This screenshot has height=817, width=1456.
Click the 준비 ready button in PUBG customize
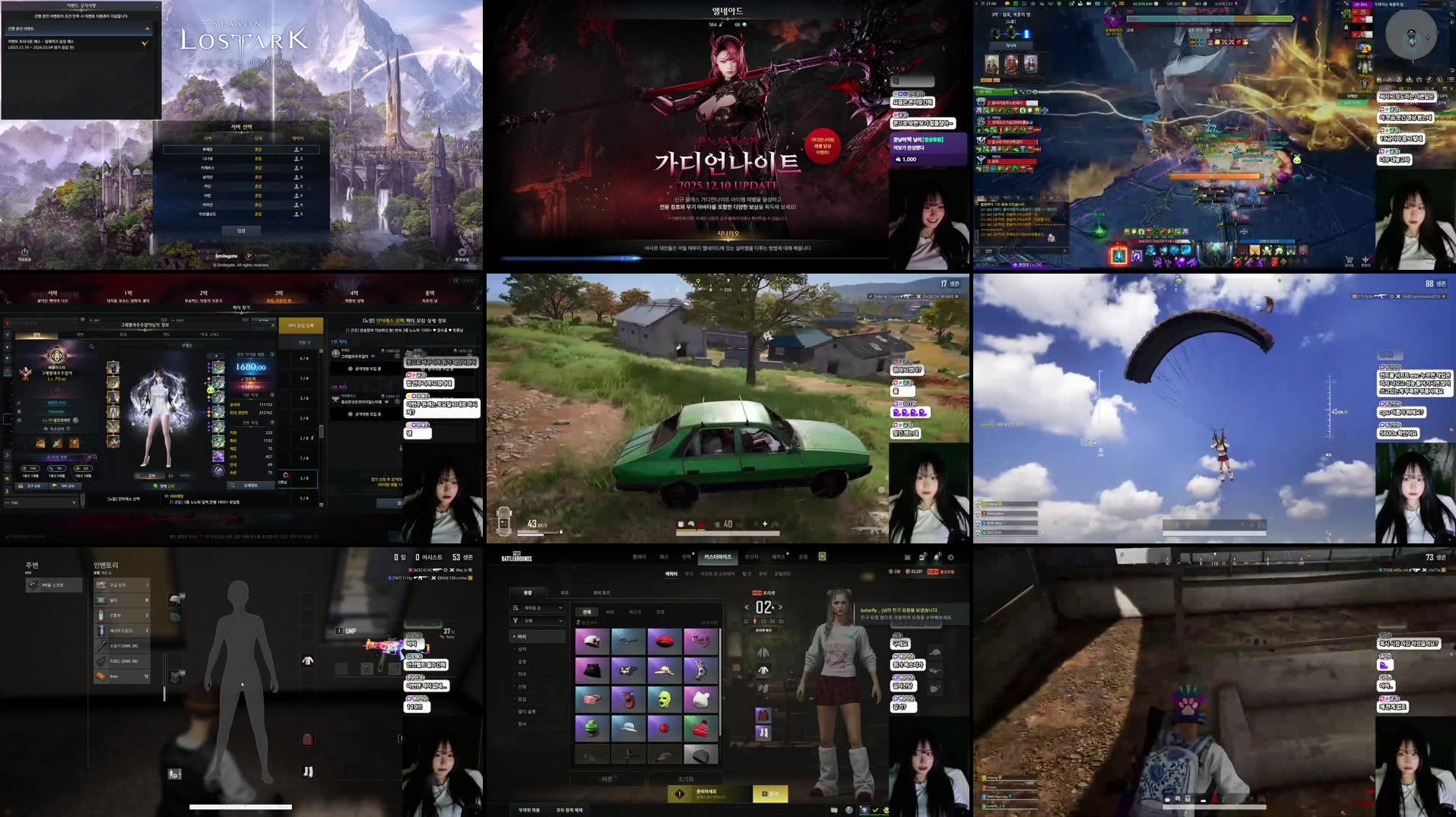pyautogui.click(x=770, y=793)
